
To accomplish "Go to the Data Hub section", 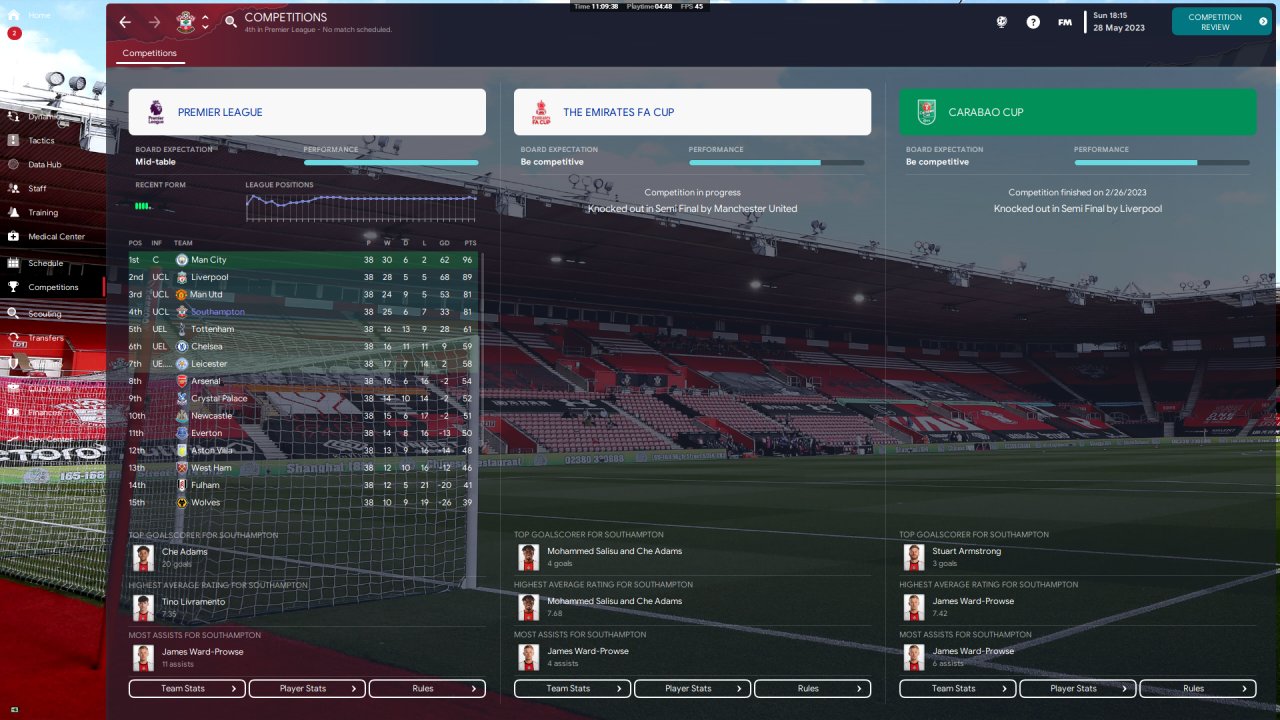I will pyautogui.click(x=44, y=164).
